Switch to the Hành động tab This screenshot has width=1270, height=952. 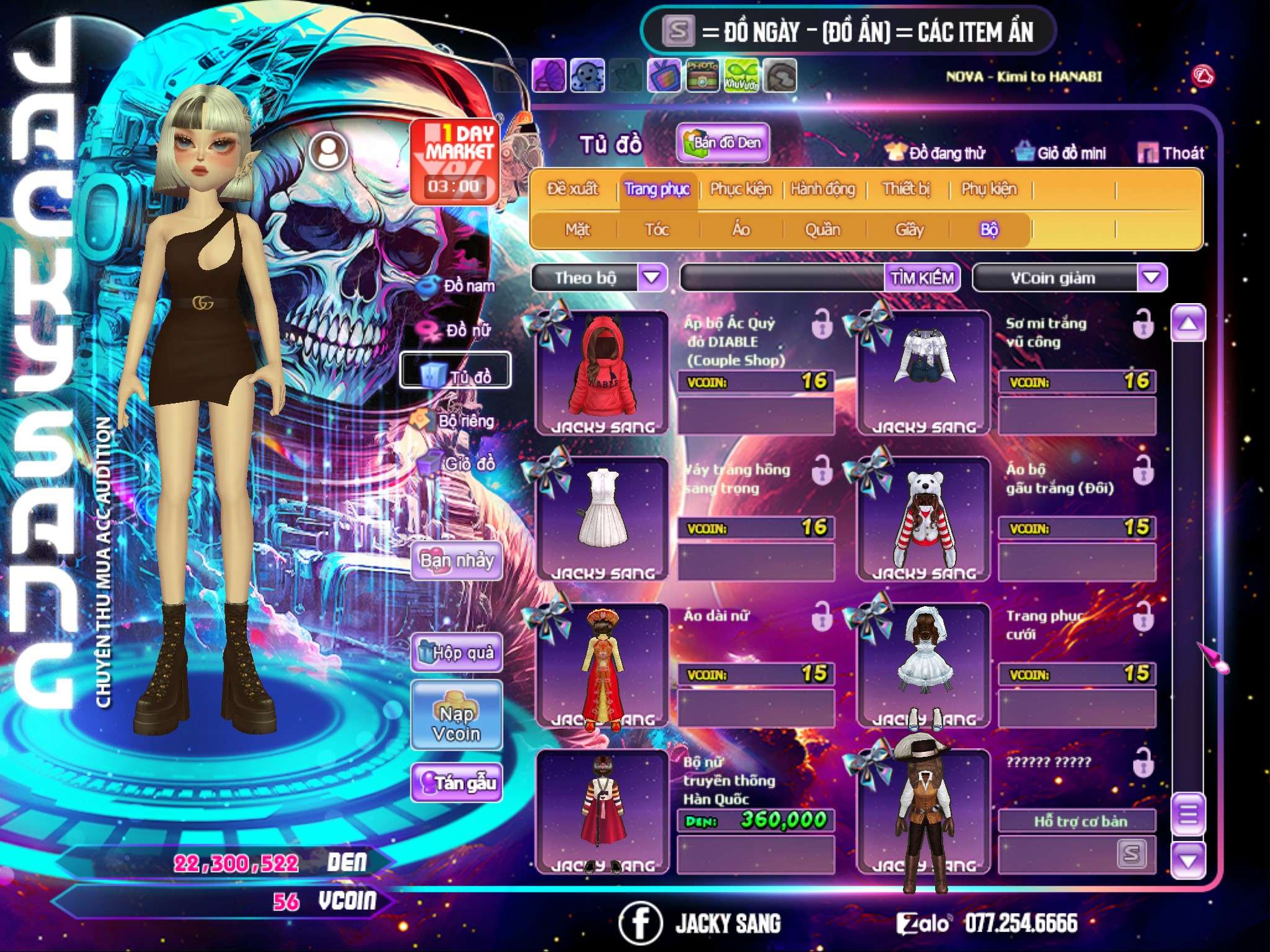[823, 189]
